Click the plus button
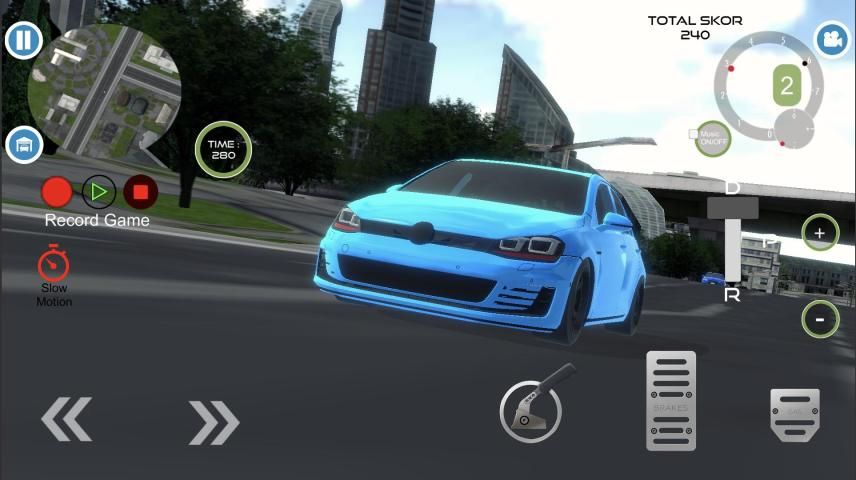The width and height of the screenshot is (856, 480). coord(820,234)
